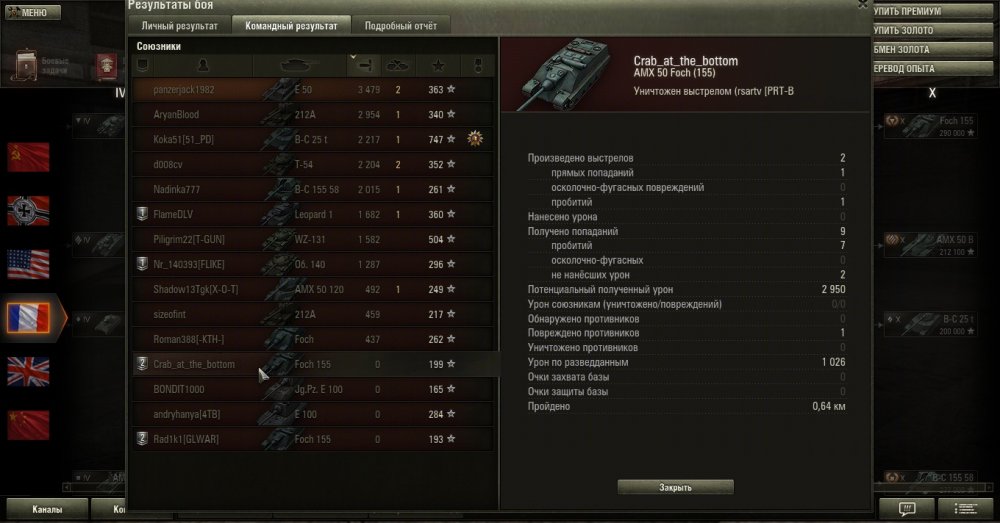Open the Меню button
This screenshot has height=523, width=1000.
33,13
